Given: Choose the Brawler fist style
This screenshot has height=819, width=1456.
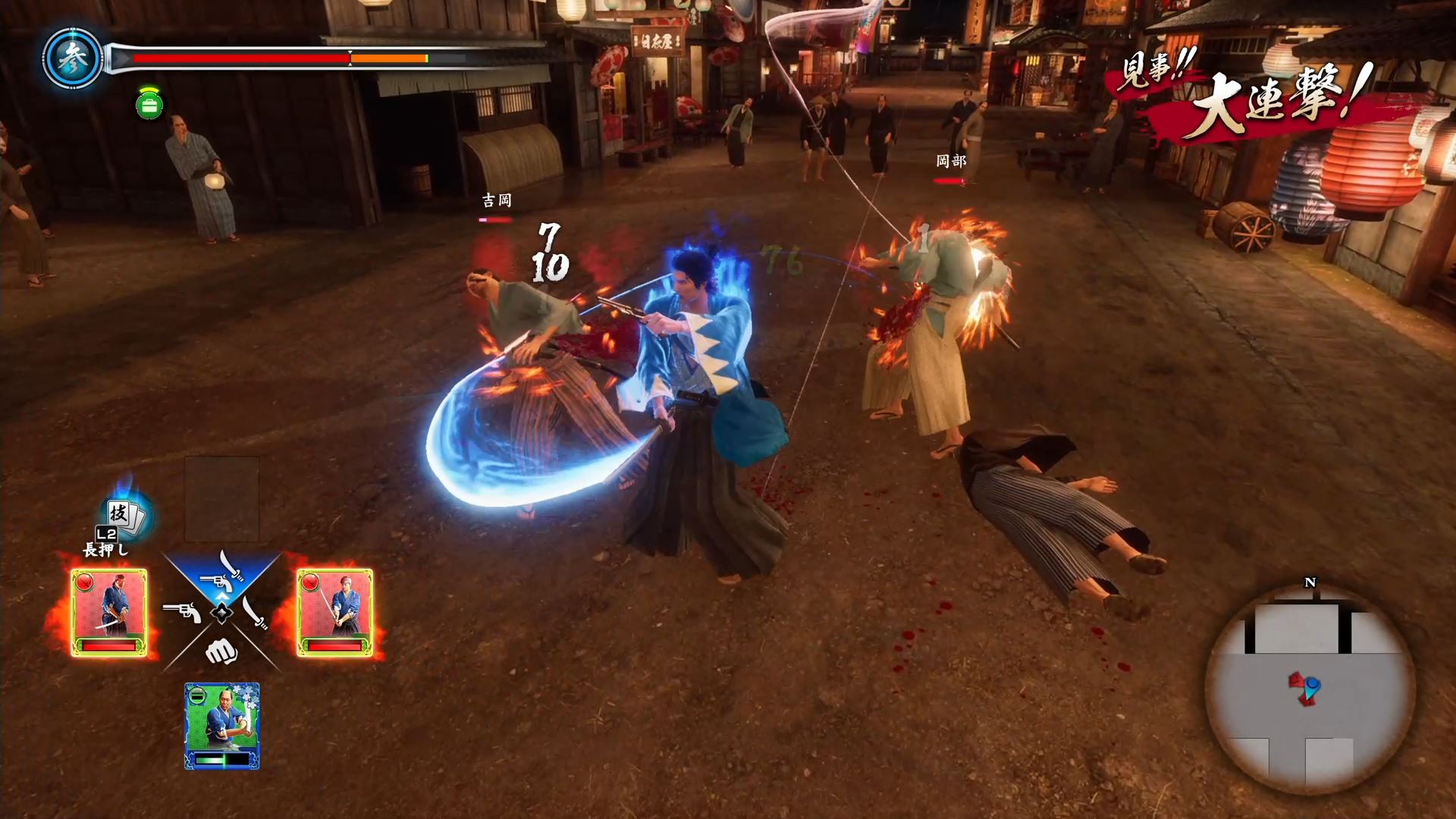Looking at the screenshot, I should (x=221, y=651).
